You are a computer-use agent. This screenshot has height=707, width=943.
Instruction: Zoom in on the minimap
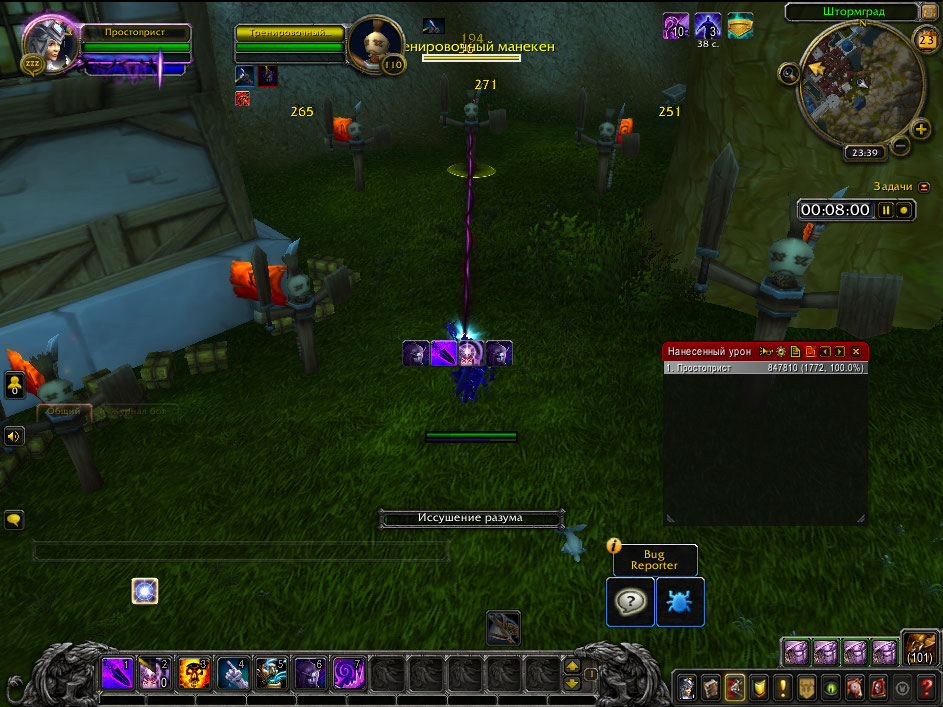tap(921, 129)
